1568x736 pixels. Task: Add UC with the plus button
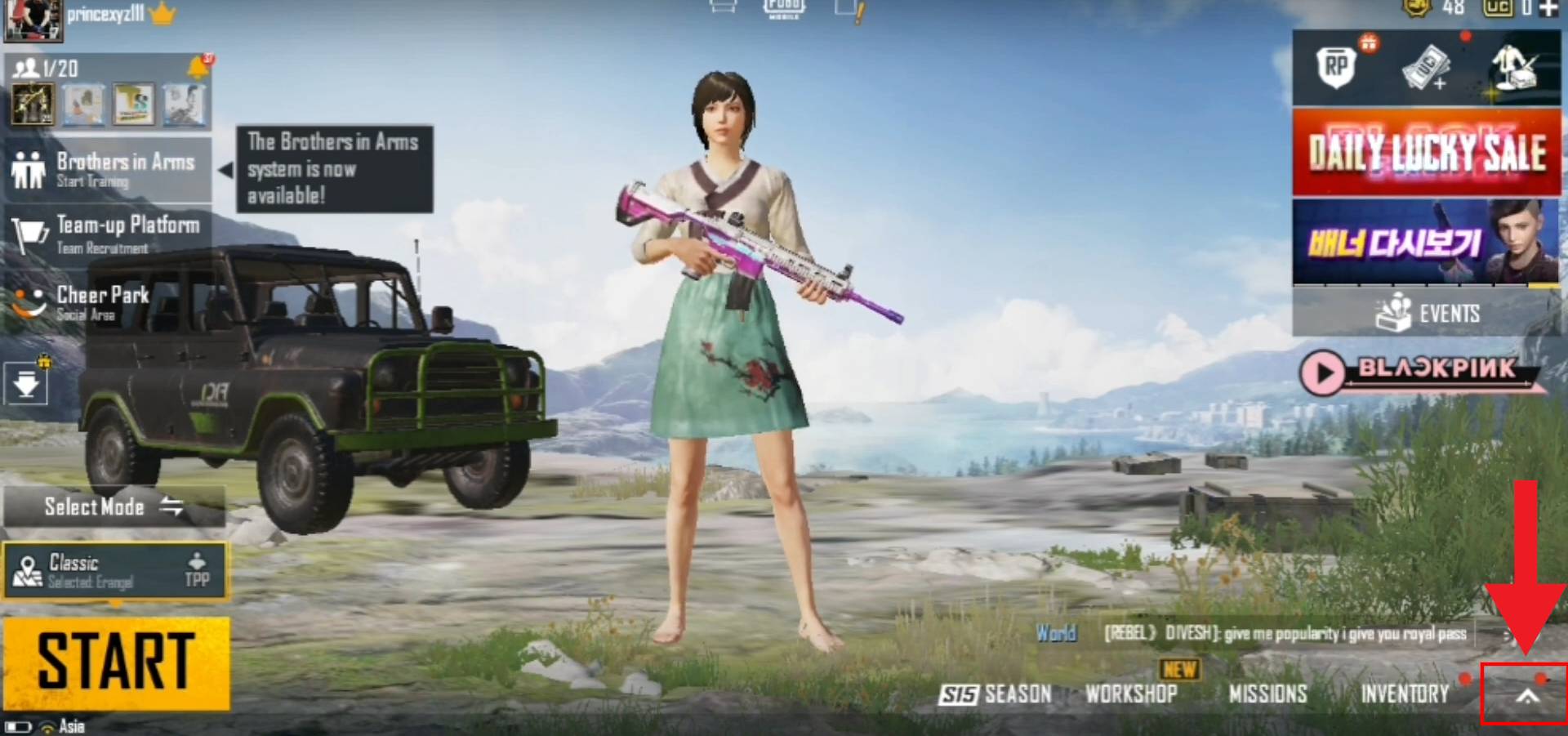coord(1548,8)
